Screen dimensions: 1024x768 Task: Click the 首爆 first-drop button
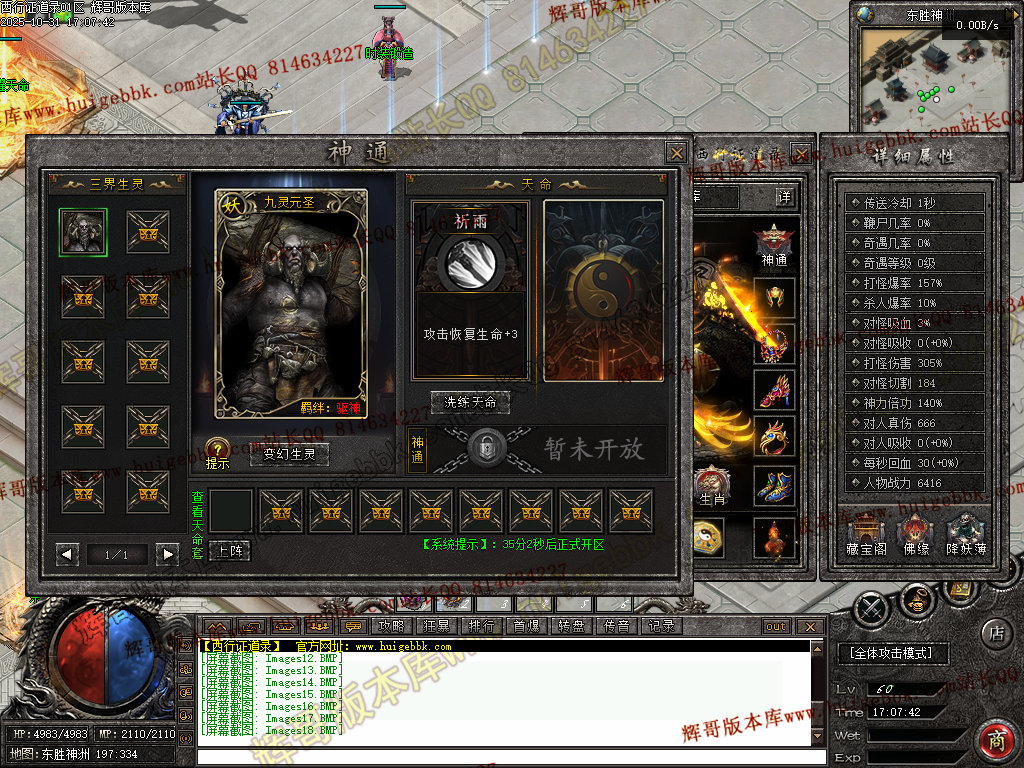tap(526, 626)
